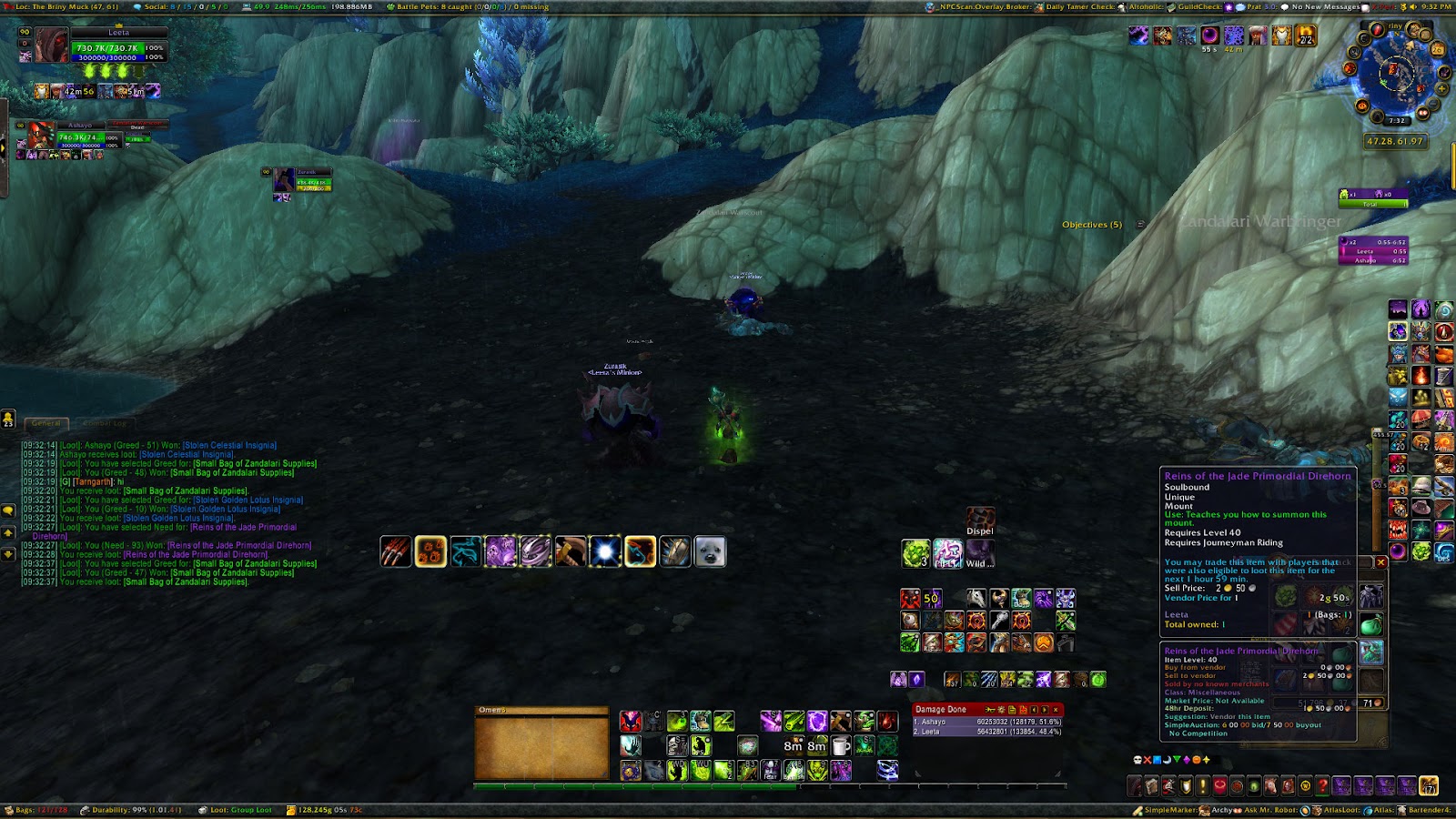Use the Fear spell icon
Screen dimensions: 1456x819
tap(771, 771)
